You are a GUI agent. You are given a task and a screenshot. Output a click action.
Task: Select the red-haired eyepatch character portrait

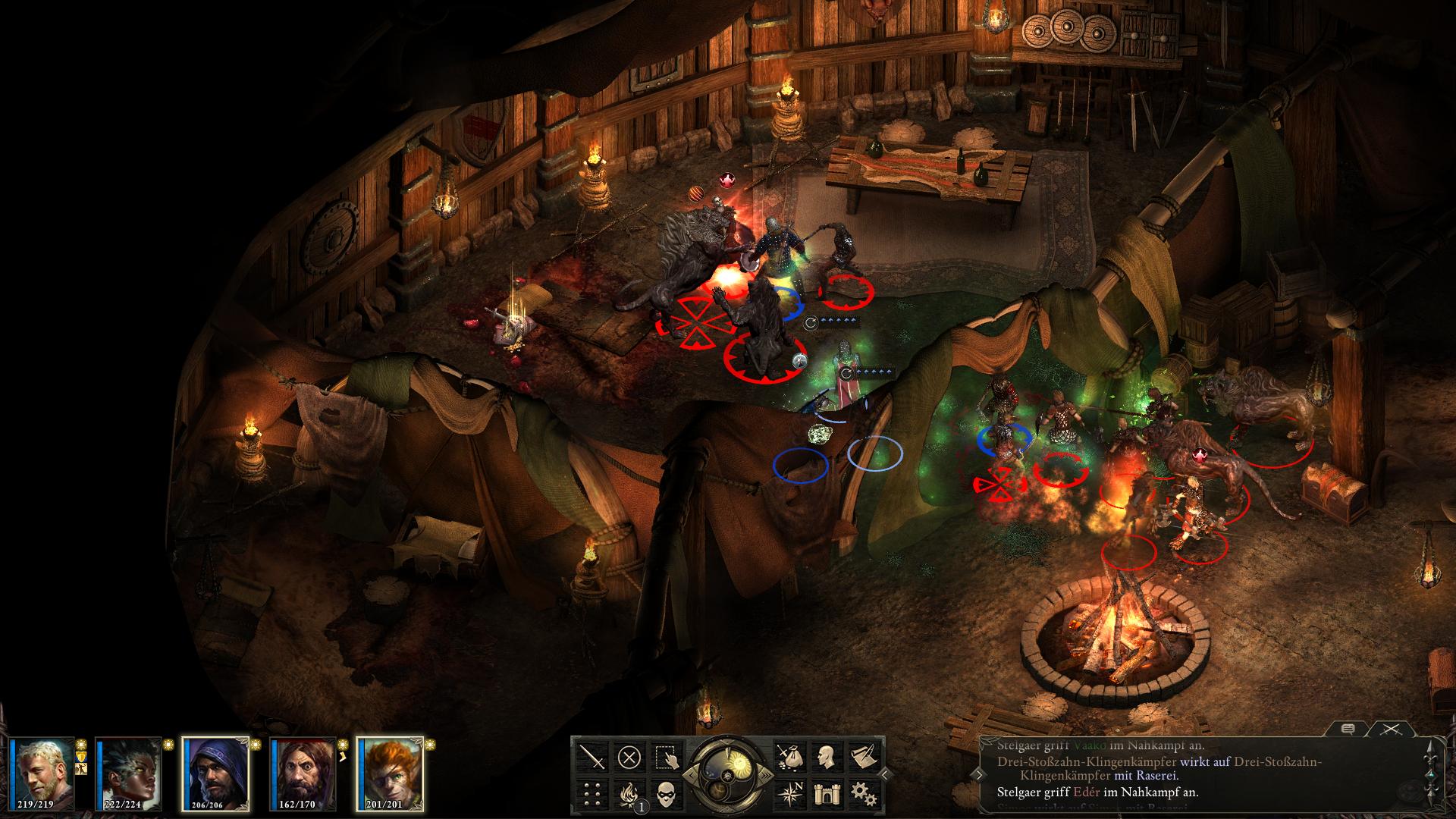click(390, 773)
